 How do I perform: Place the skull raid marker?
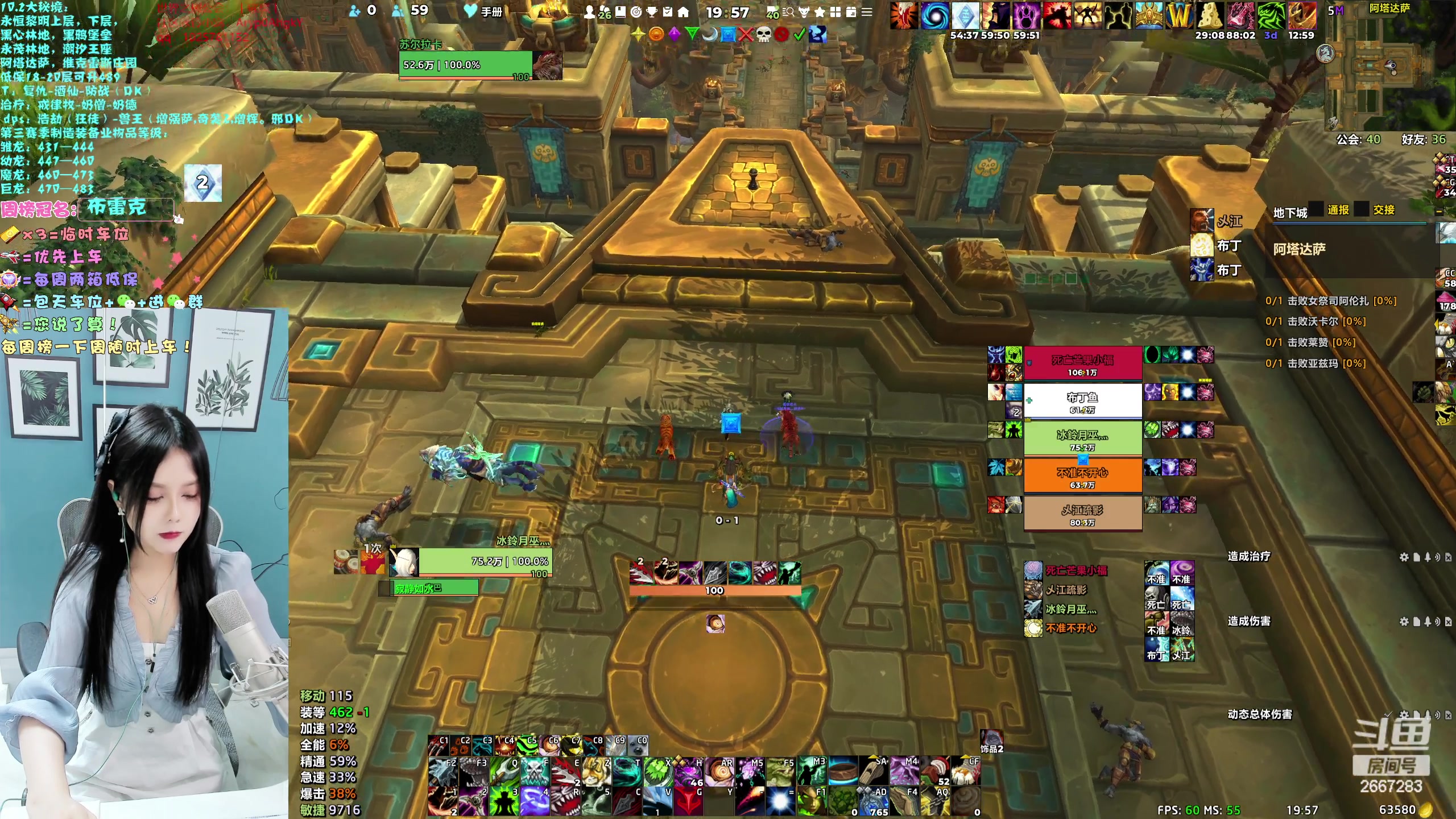pos(763,35)
